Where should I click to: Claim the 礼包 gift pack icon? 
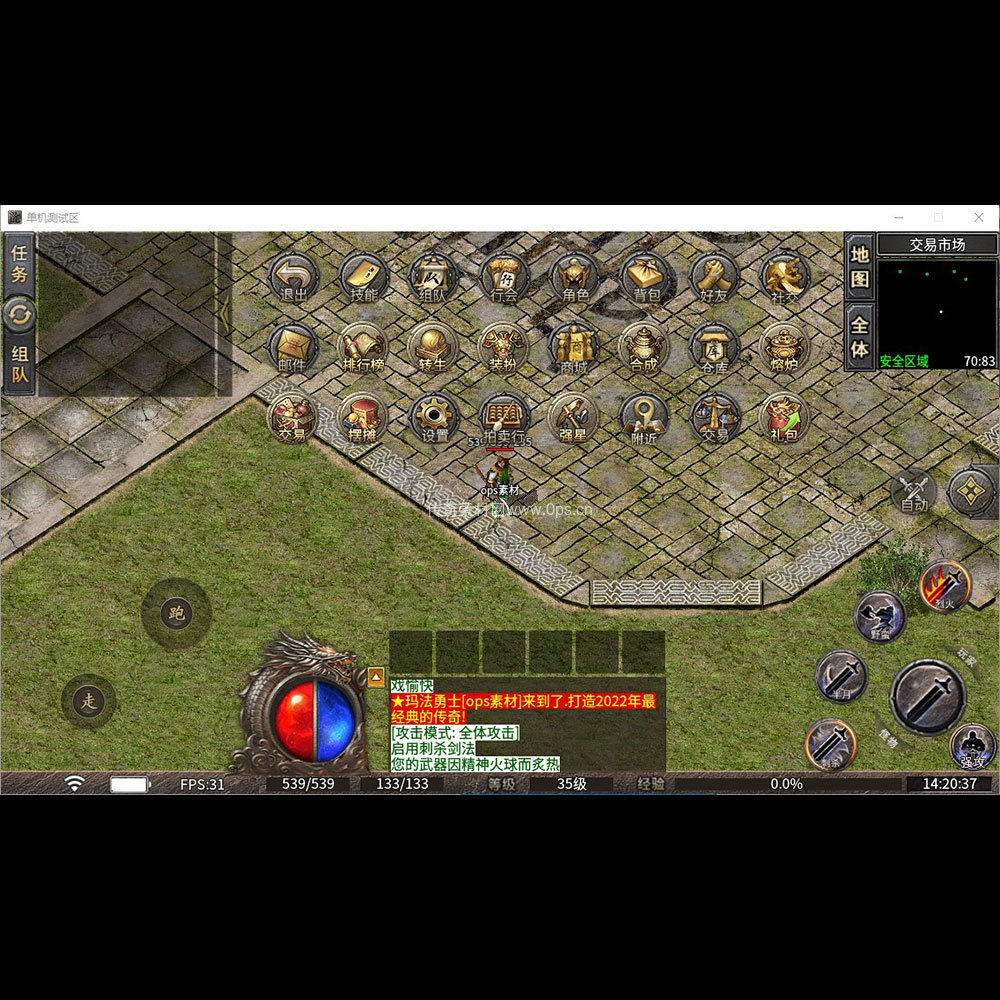(786, 416)
